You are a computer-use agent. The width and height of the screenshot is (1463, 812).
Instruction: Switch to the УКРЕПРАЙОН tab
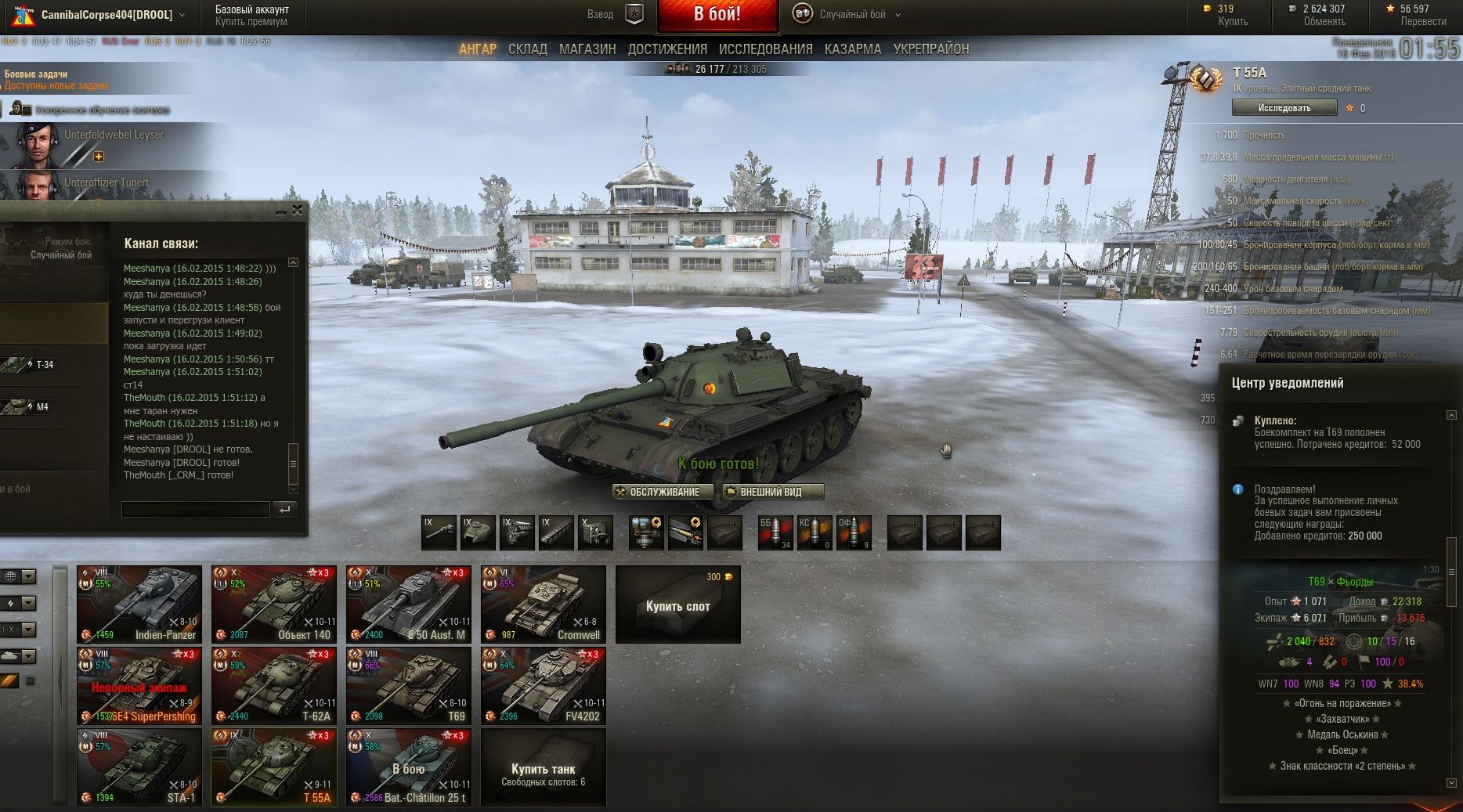tap(930, 49)
